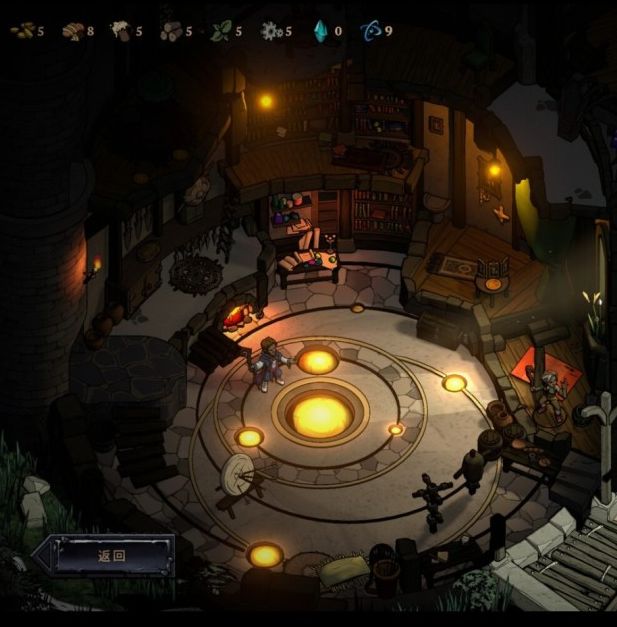Click the 返回 (Return) button
Image resolution: width=617 pixels, height=627 pixels.
tap(111, 556)
